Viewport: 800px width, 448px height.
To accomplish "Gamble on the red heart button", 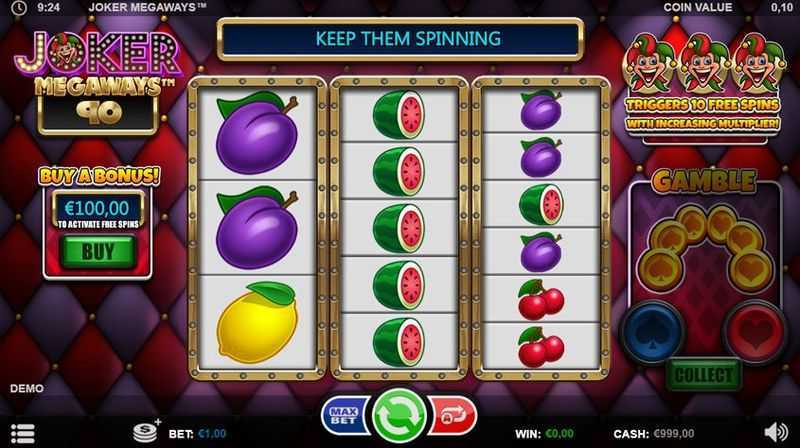I will point(755,327).
